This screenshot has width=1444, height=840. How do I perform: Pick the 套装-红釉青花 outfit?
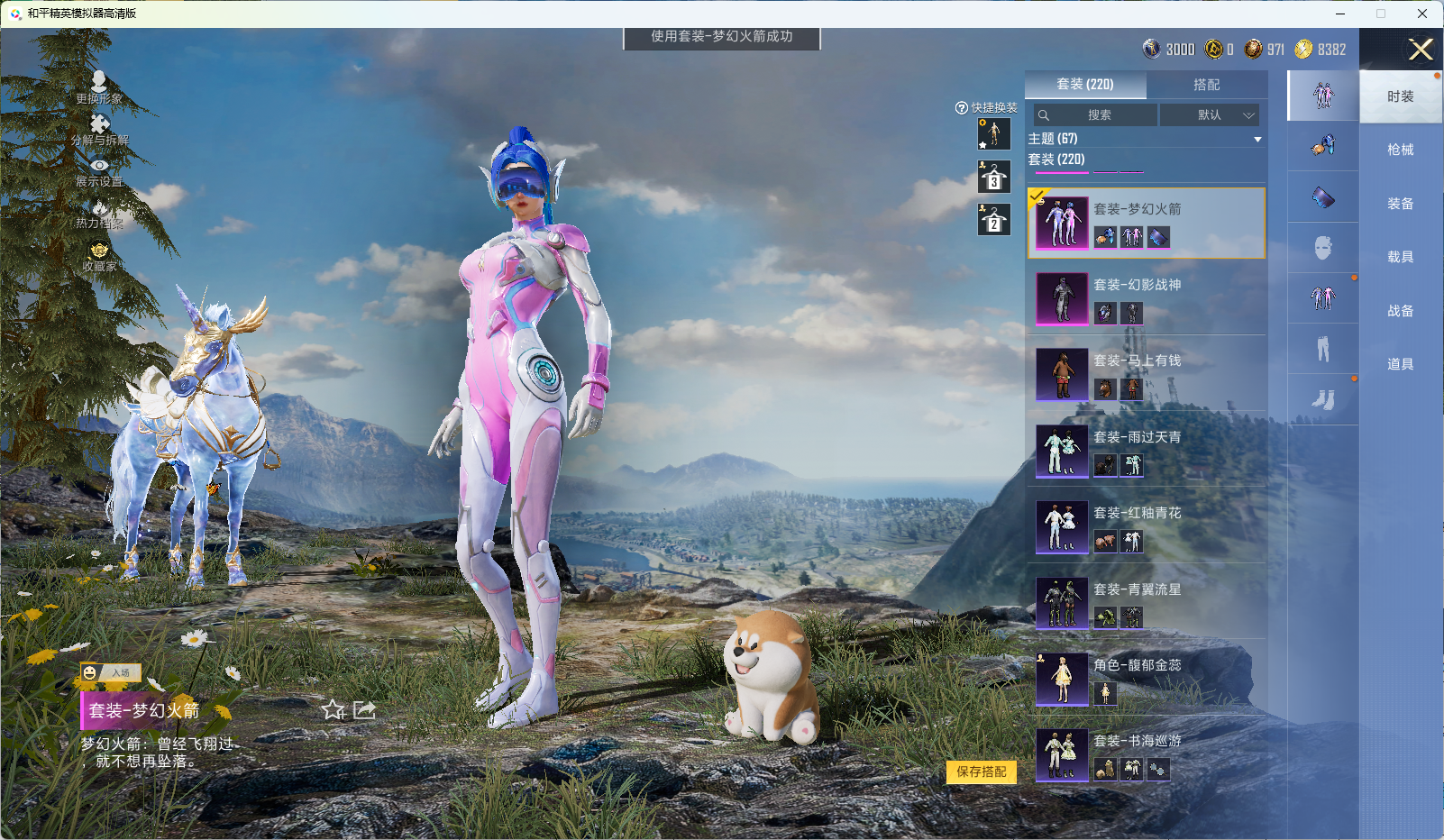click(x=1146, y=527)
